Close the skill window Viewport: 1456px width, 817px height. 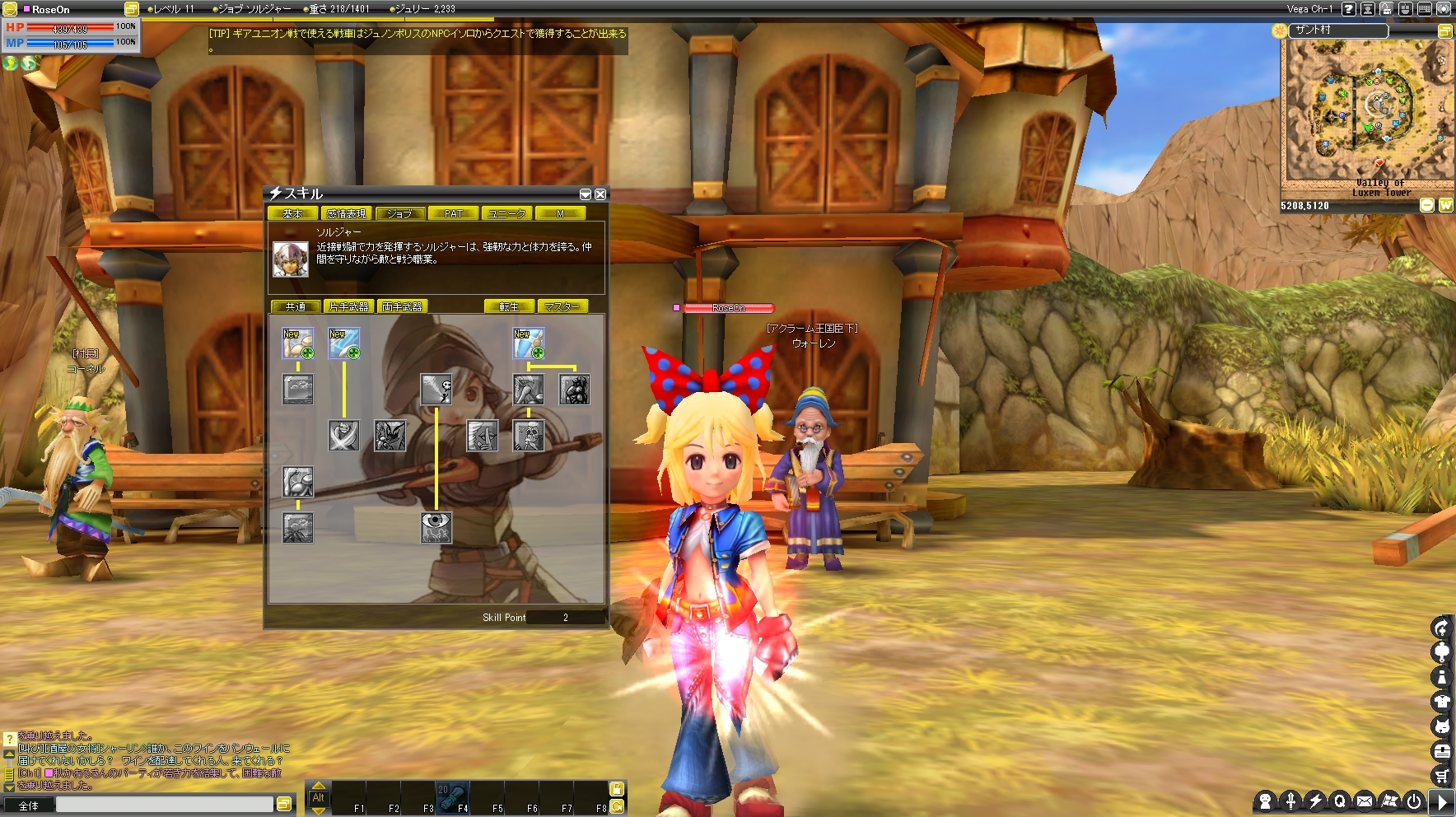tap(600, 194)
